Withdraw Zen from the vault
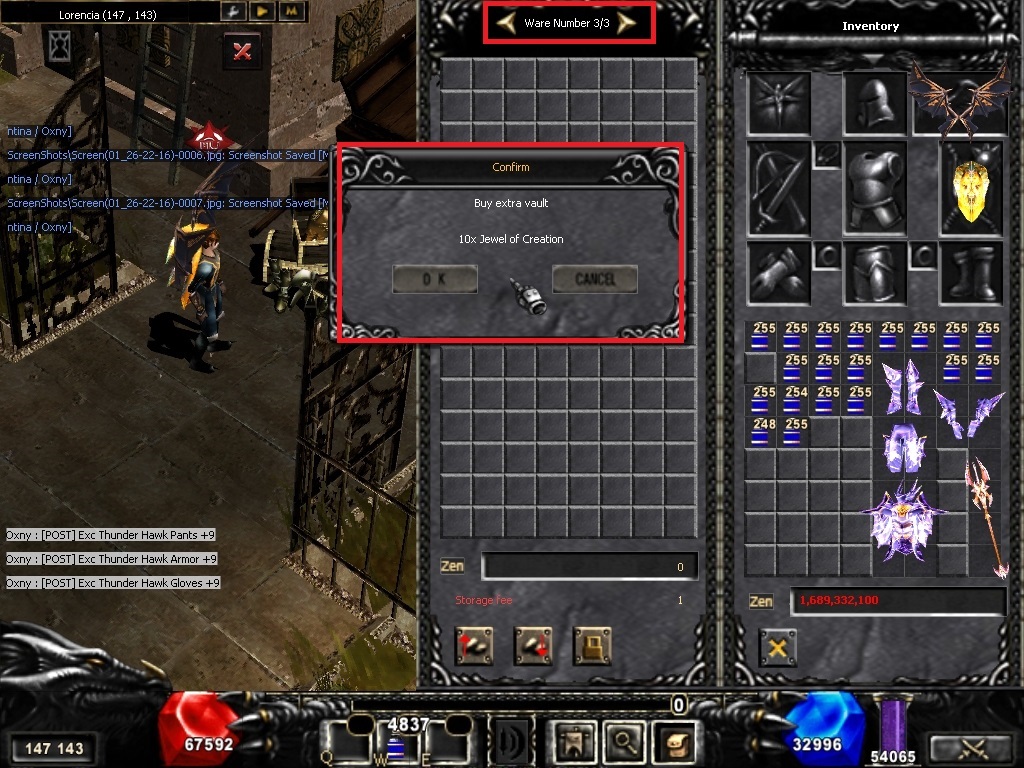The width and height of the screenshot is (1024, 768). point(533,646)
